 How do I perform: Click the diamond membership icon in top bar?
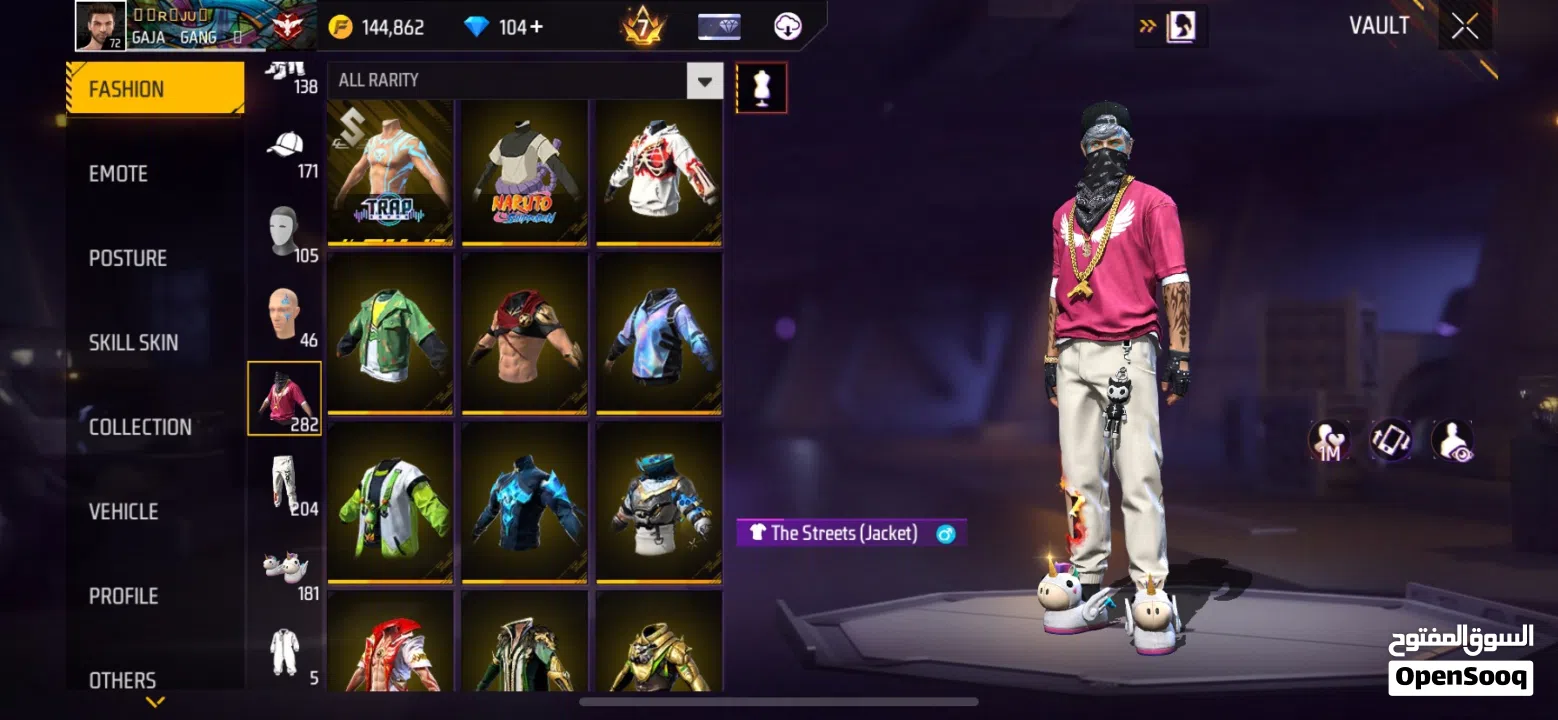point(719,26)
